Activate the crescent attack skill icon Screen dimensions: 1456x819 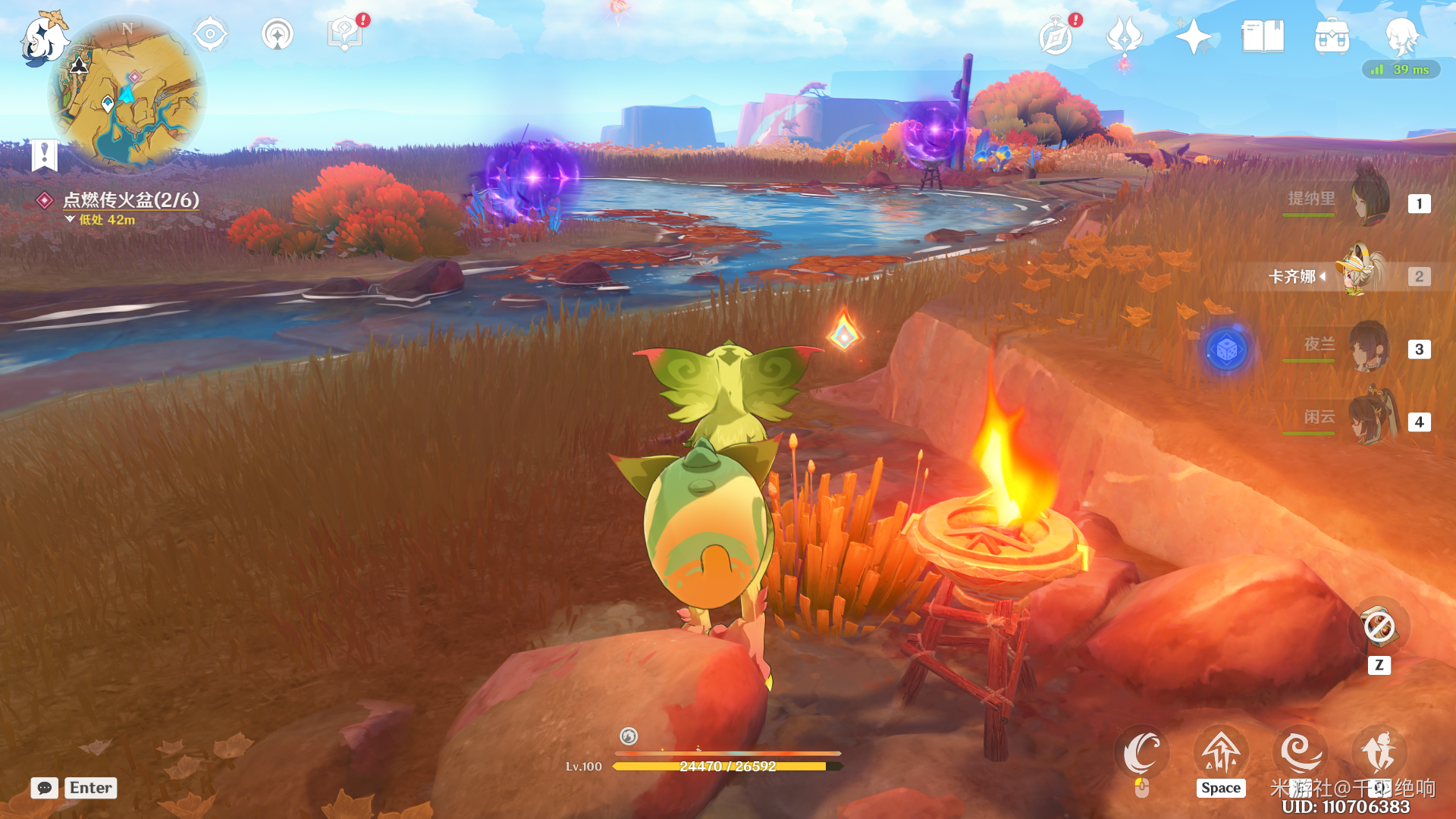pos(1141,753)
